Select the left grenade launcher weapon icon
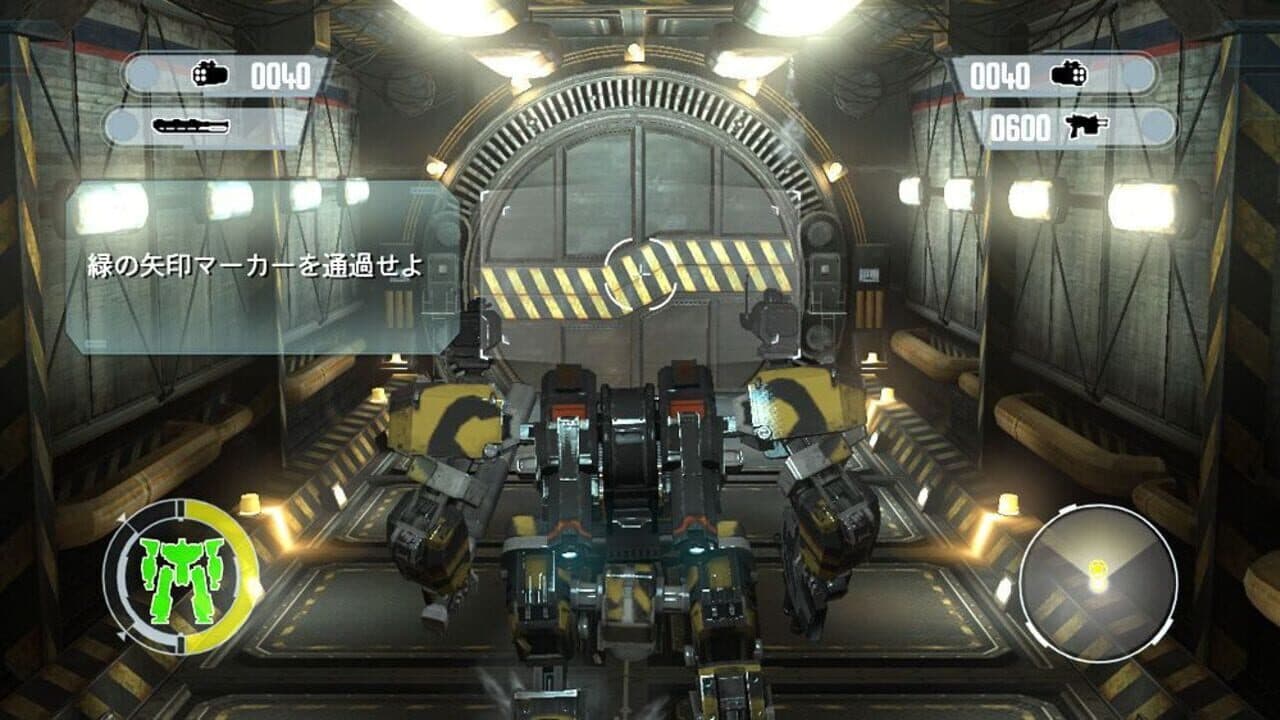The image size is (1280, 720). [210, 73]
